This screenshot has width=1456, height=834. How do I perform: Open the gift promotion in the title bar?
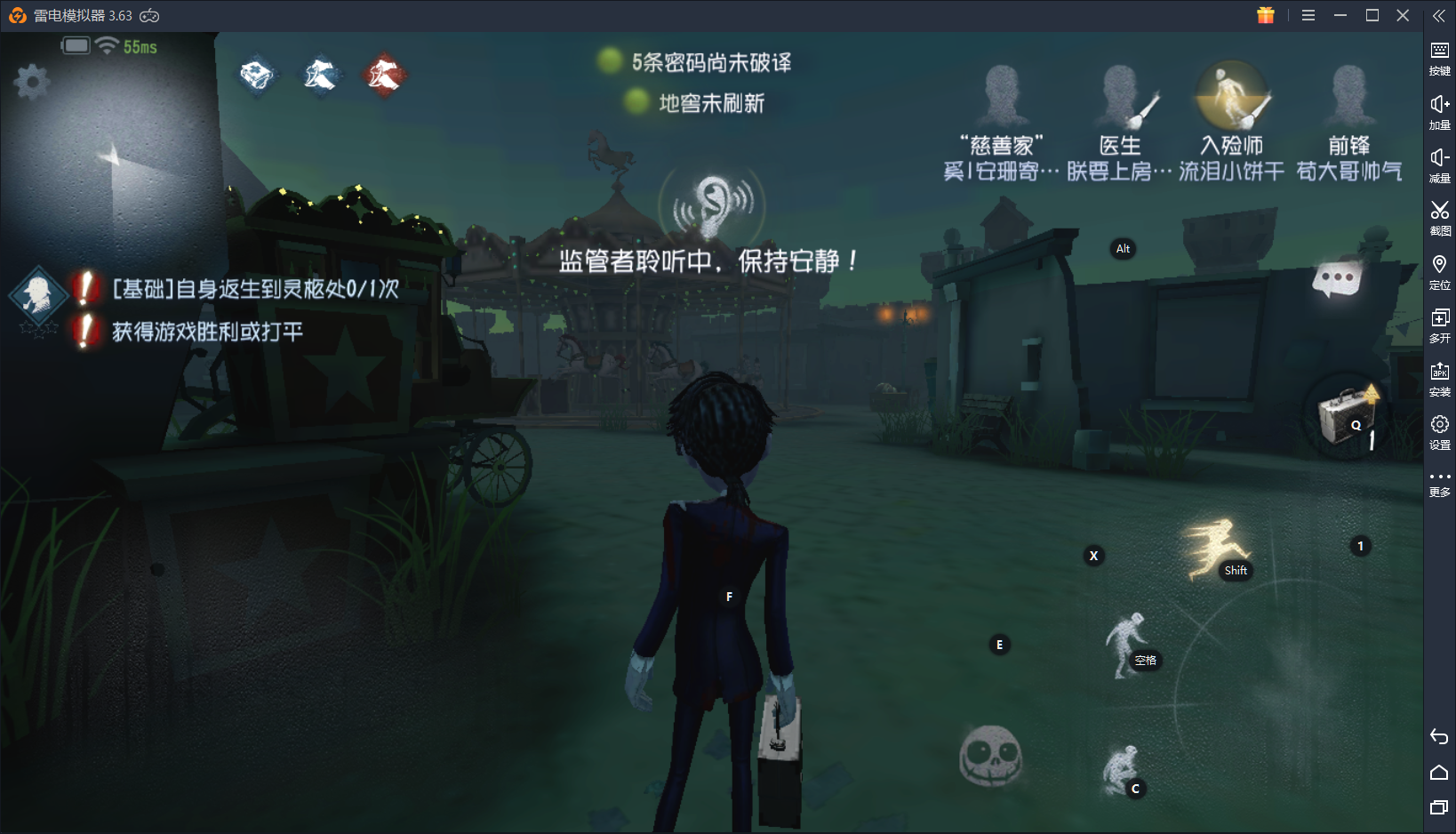pos(1265,15)
